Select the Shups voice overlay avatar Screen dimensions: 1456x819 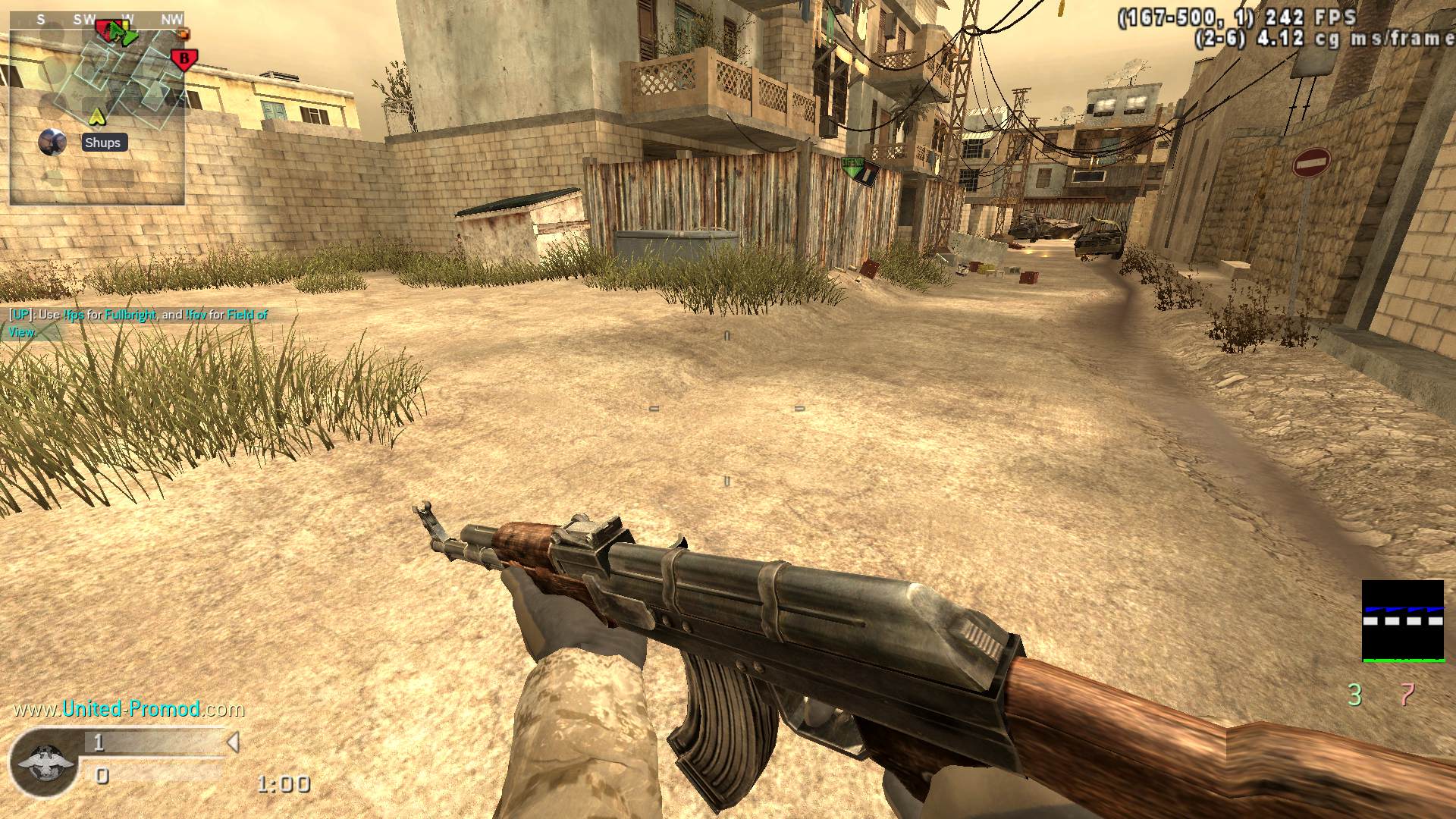[x=52, y=142]
